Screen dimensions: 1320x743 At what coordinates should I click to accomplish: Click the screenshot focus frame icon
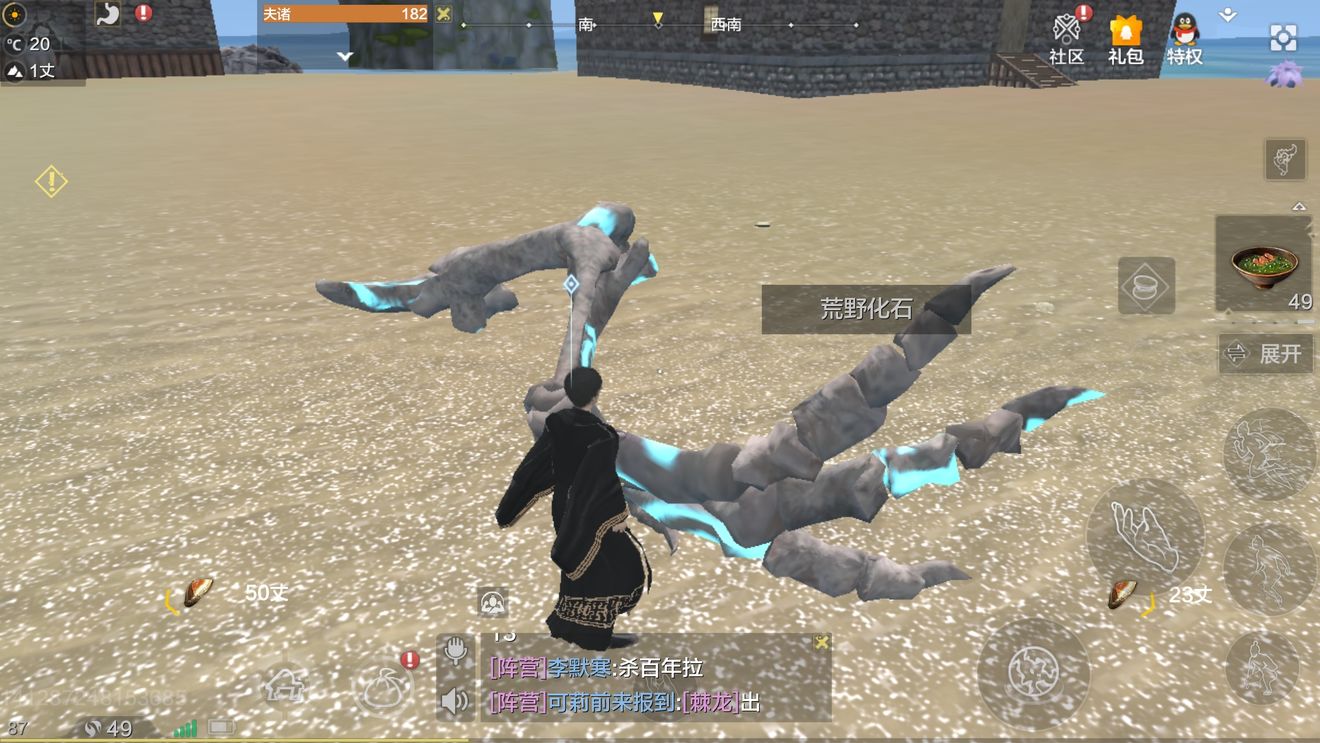tap(1283, 38)
